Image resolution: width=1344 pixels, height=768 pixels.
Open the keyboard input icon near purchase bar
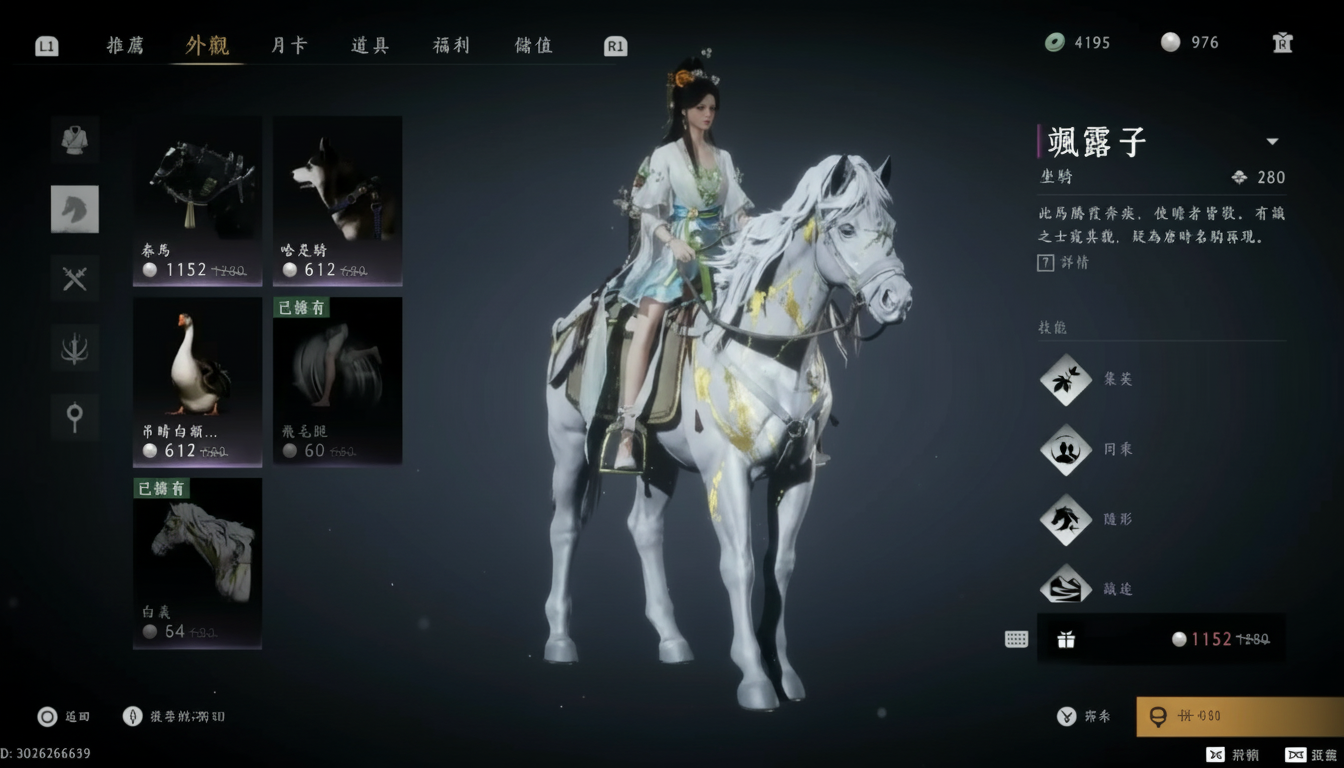[1016, 638]
